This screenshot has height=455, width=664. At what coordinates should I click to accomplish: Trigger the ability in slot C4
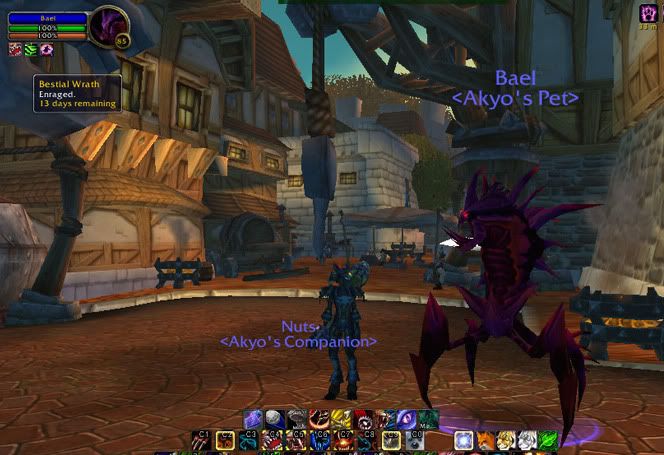[x=272, y=439]
